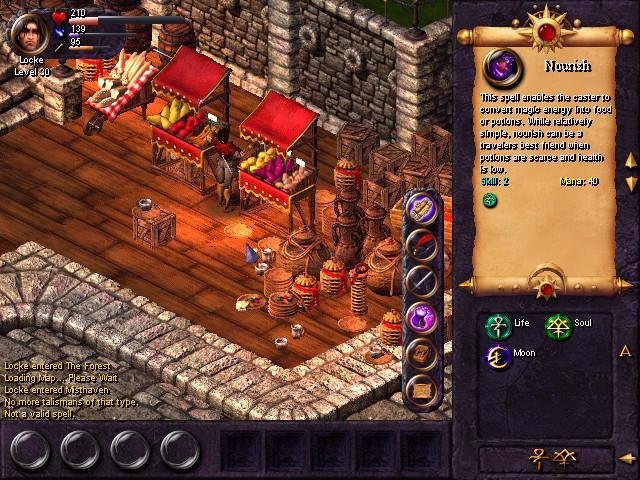Select the Soul talisman rune

(556, 324)
